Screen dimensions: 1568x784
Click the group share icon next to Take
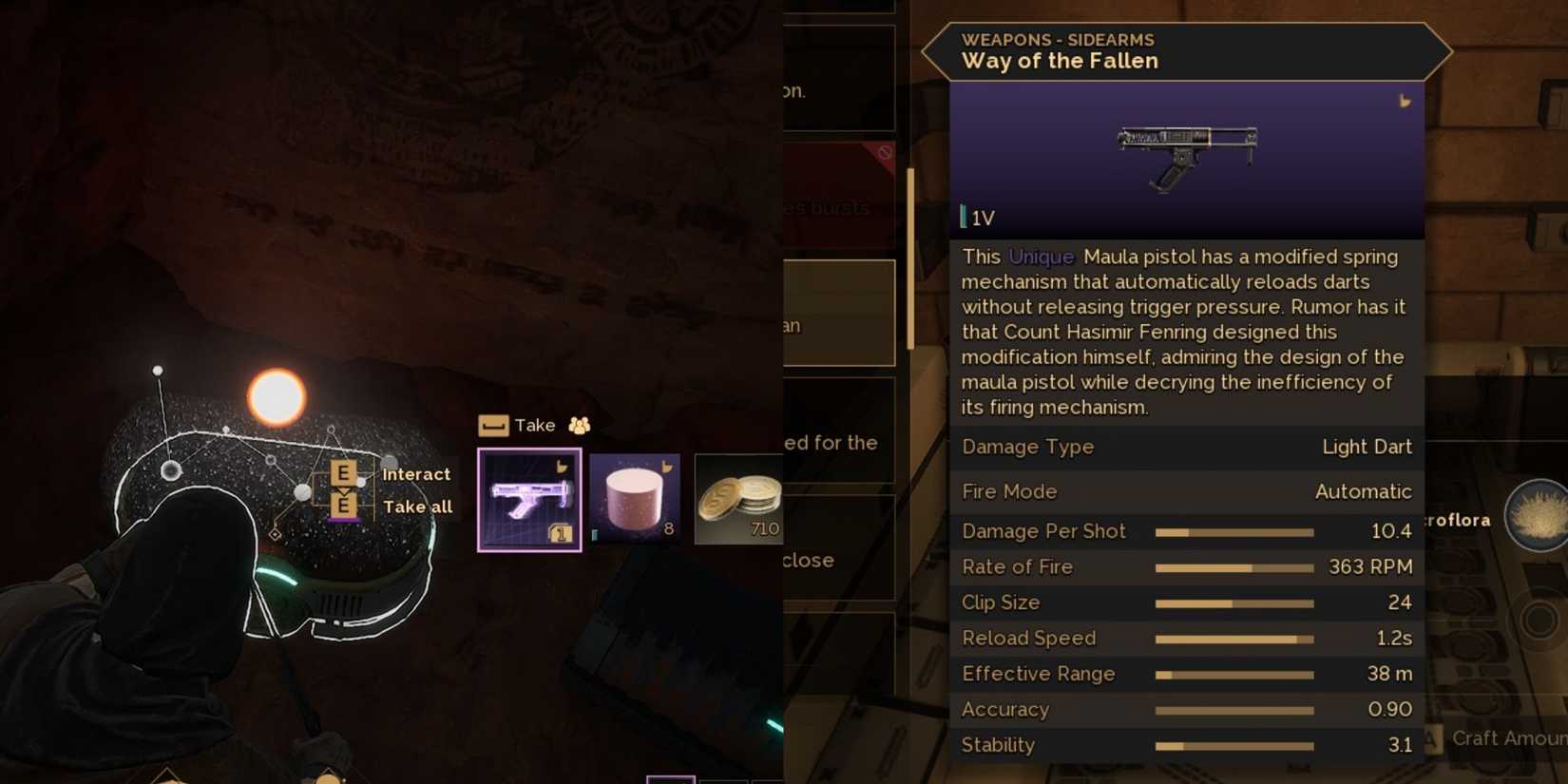point(580,425)
